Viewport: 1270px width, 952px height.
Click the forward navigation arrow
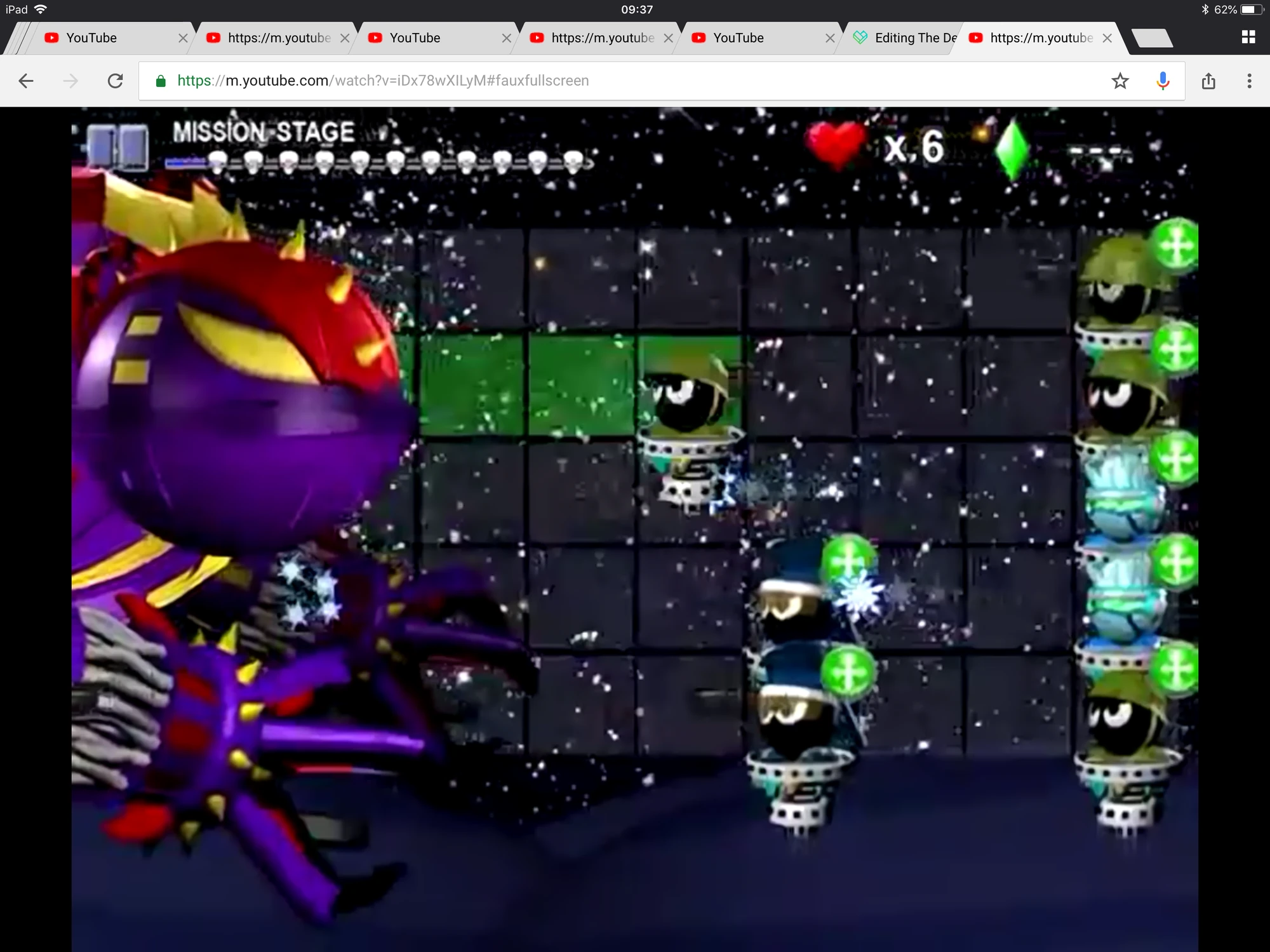[70, 81]
